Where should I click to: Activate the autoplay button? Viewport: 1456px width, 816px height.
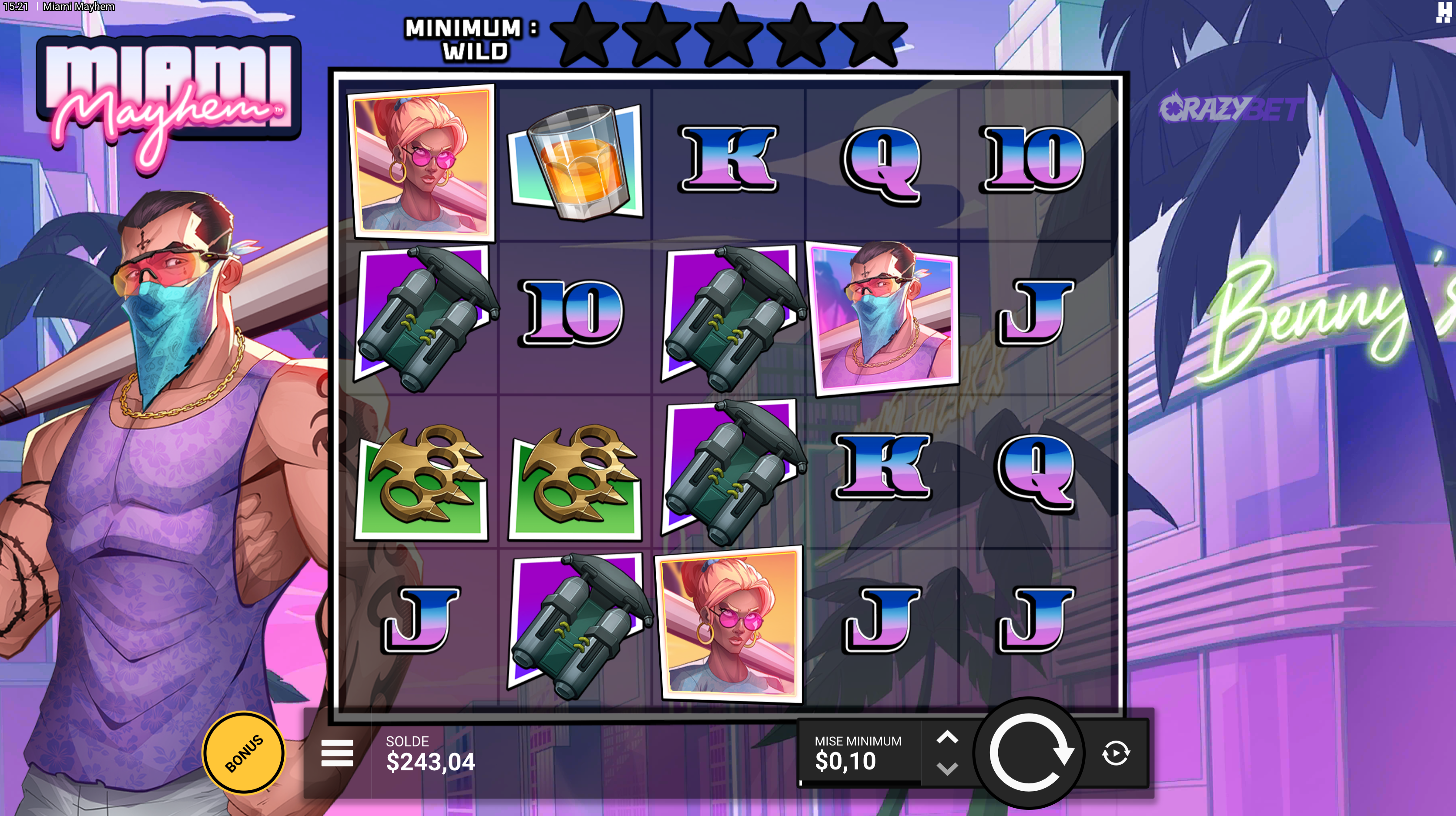(1116, 752)
